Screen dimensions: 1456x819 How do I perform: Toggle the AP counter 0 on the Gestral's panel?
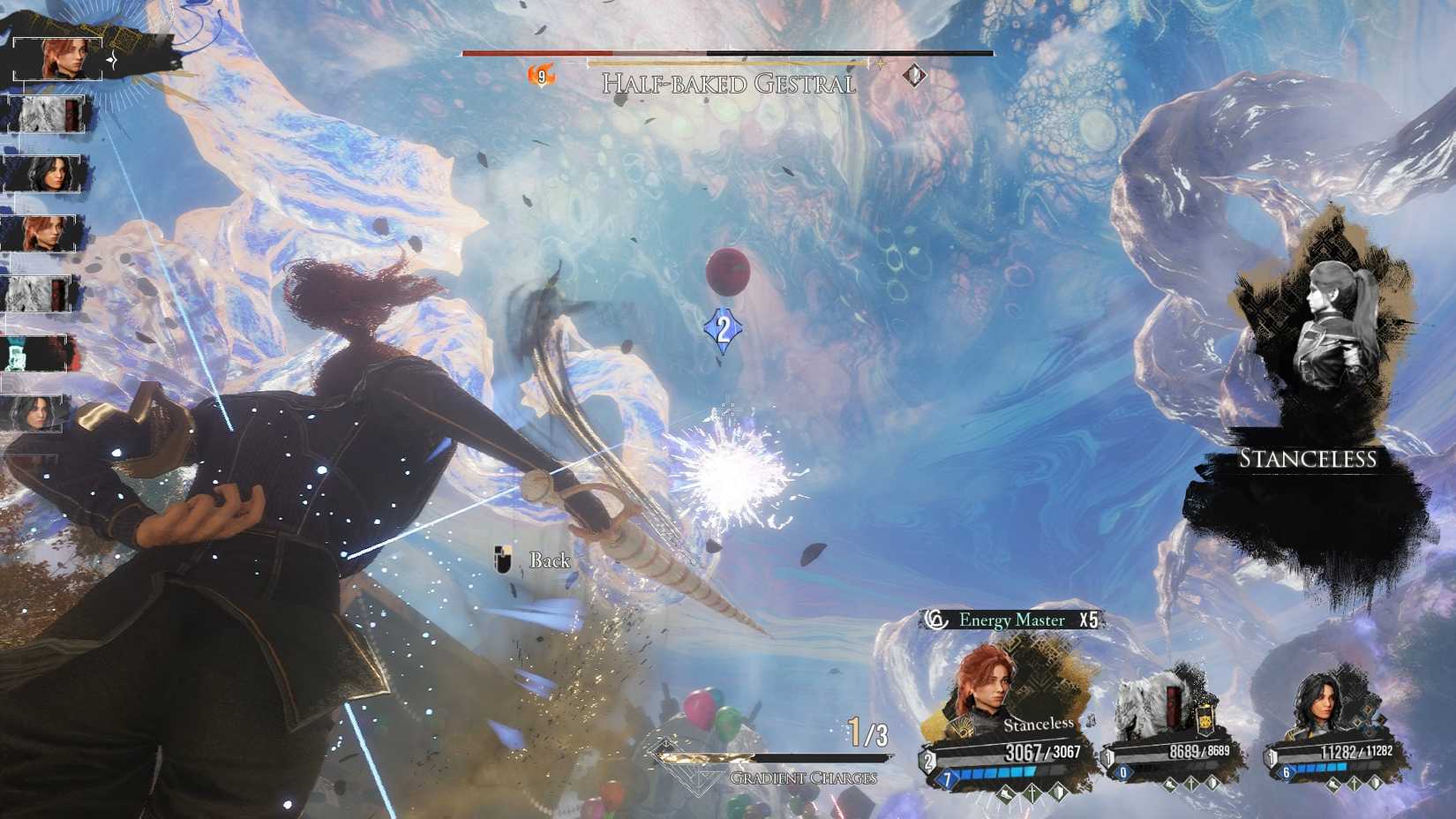[x=1122, y=772]
